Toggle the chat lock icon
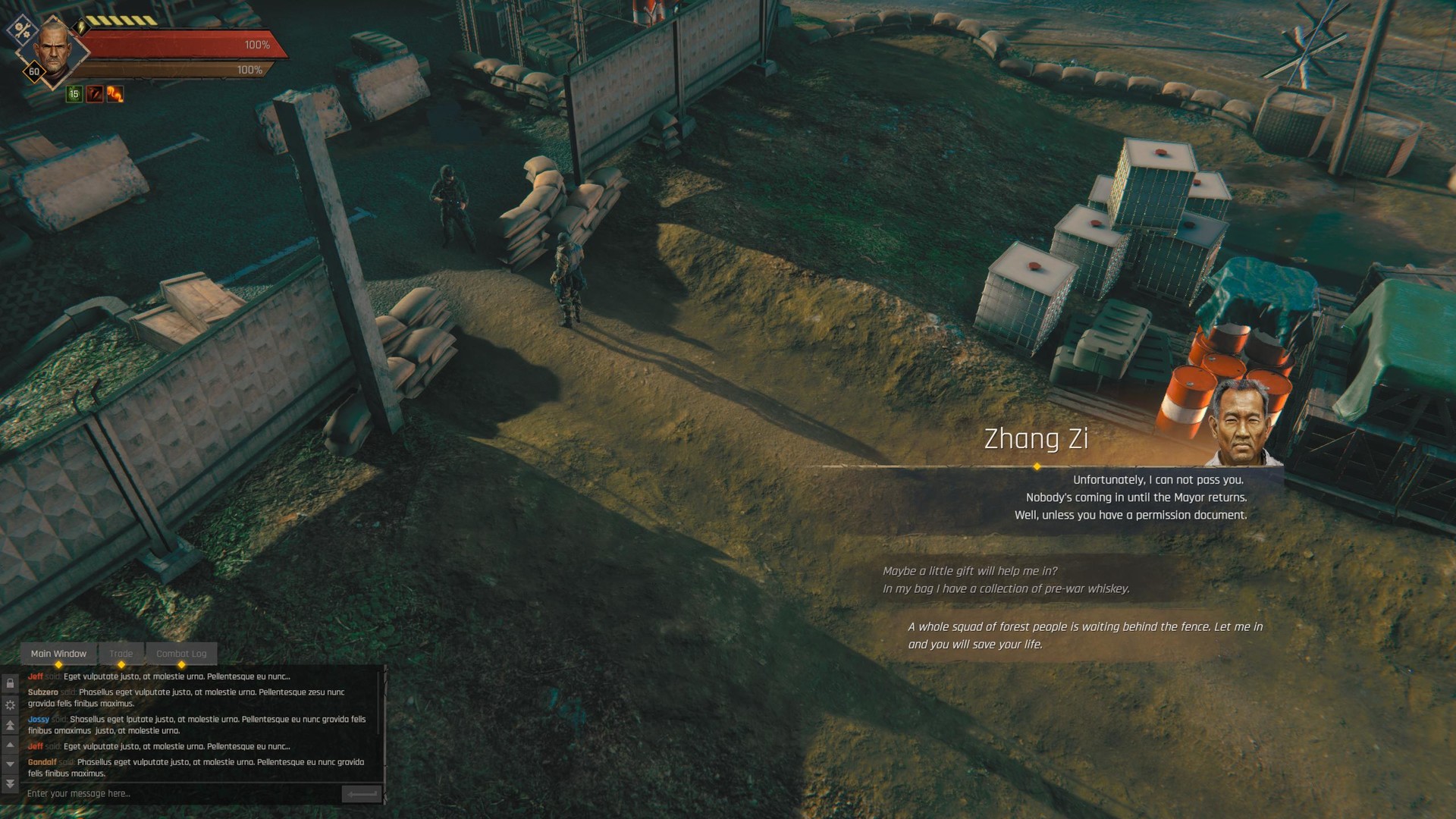The width and height of the screenshot is (1456, 819). coord(10,684)
